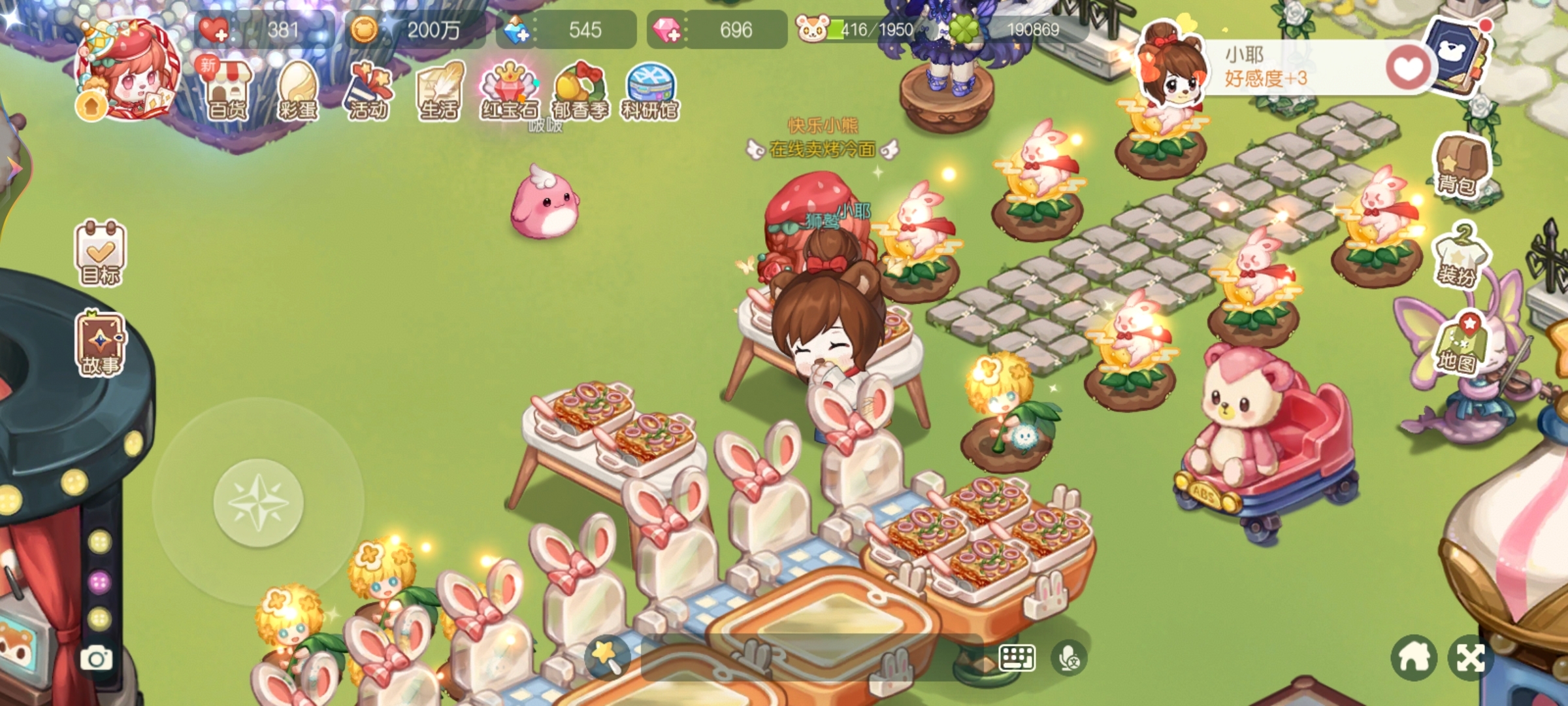The width and height of the screenshot is (1568, 706).
Task: Open the 故事 story book
Action: 101,344
